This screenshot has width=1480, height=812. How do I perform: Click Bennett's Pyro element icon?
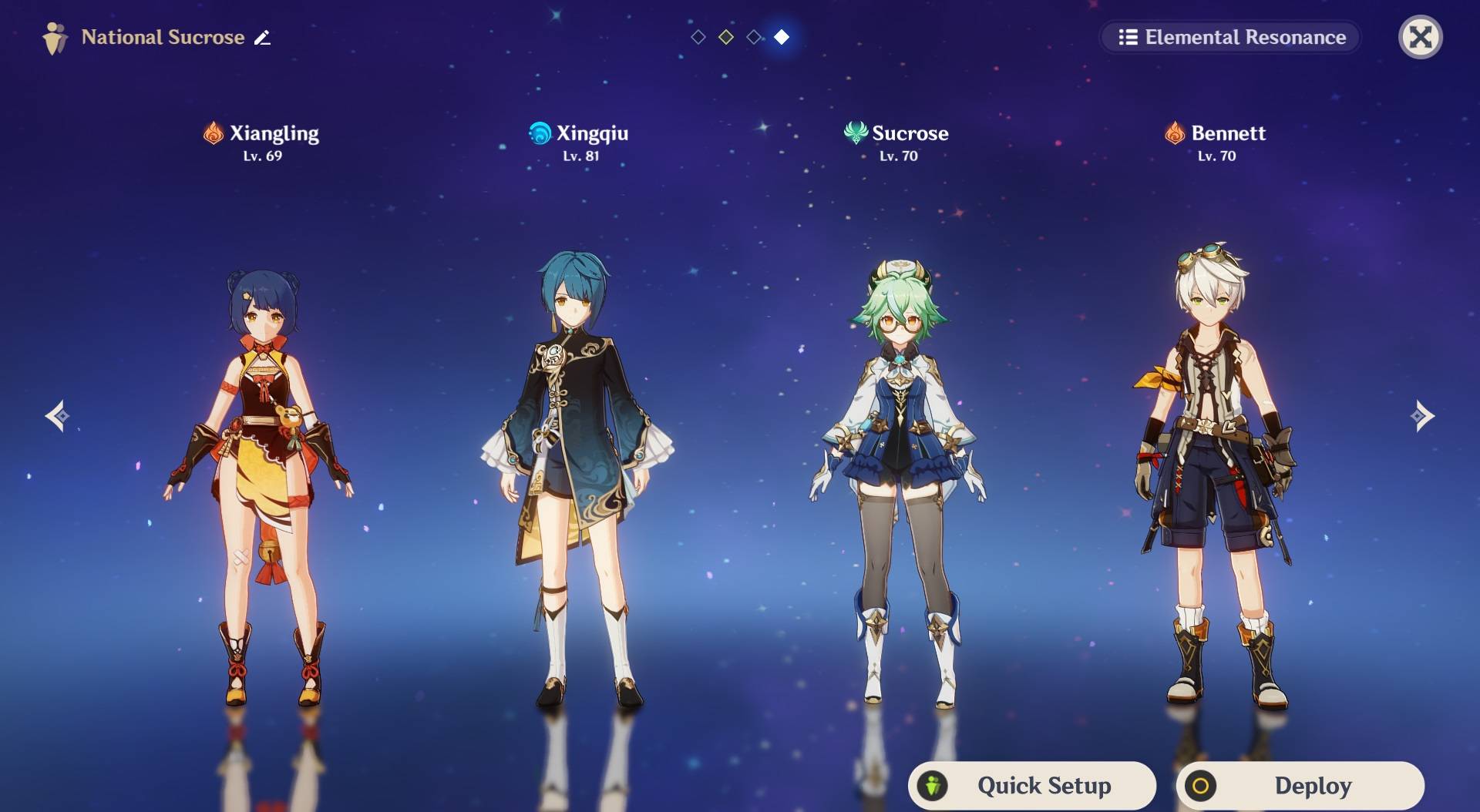pyautogui.click(x=1173, y=133)
